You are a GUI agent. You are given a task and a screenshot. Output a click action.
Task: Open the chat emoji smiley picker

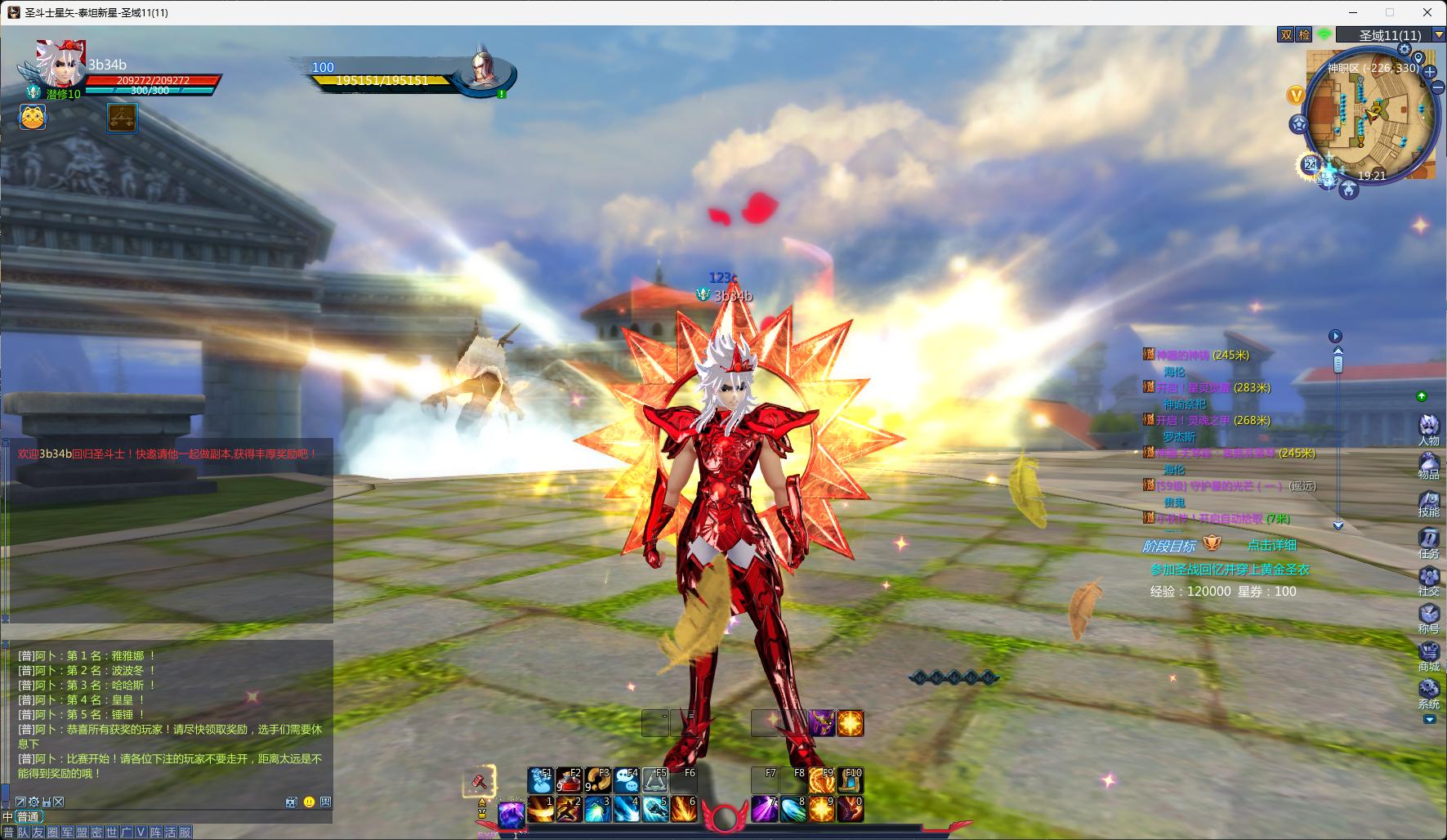click(x=309, y=802)
